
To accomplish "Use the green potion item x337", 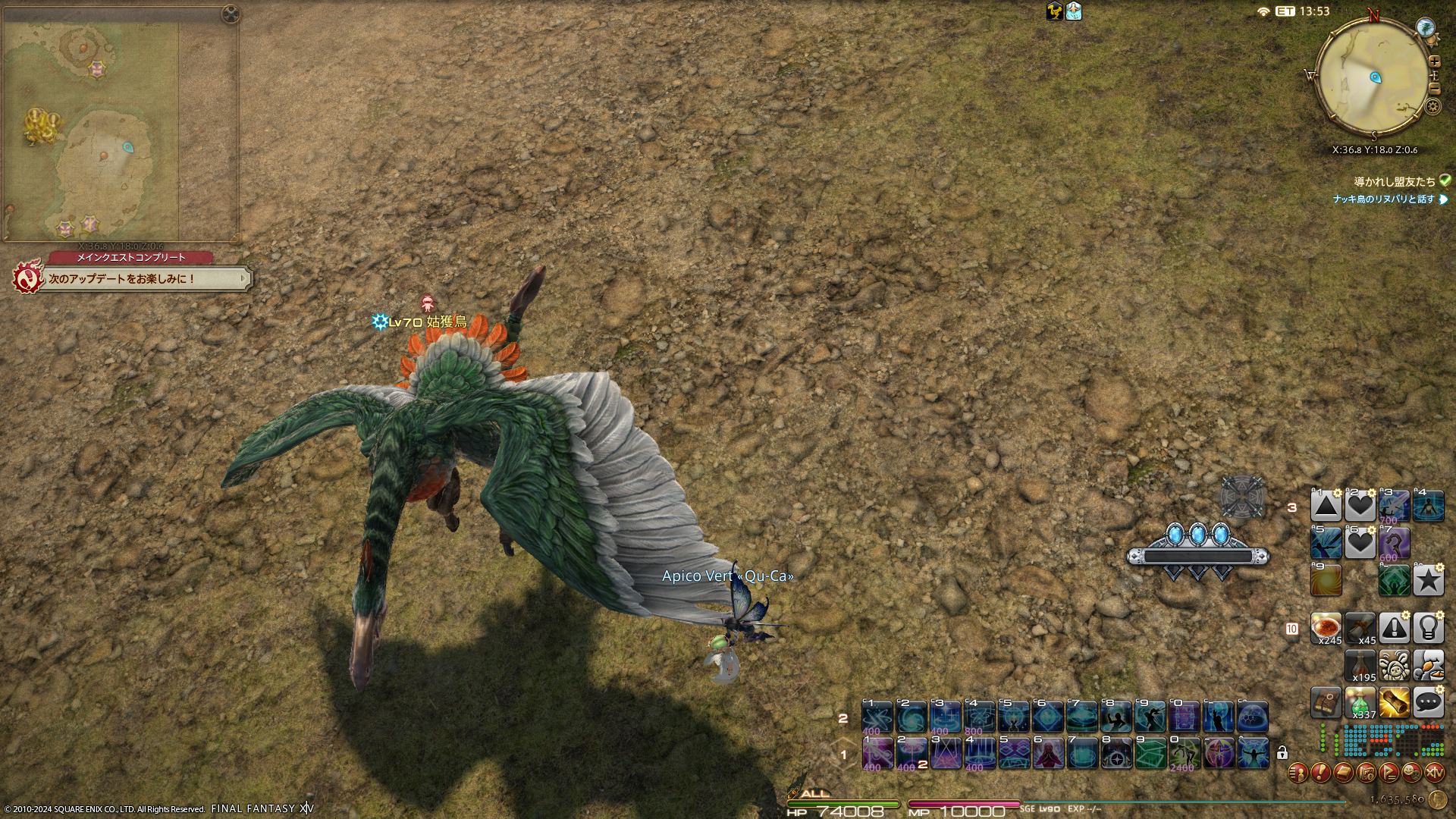I will [1360, 703].
